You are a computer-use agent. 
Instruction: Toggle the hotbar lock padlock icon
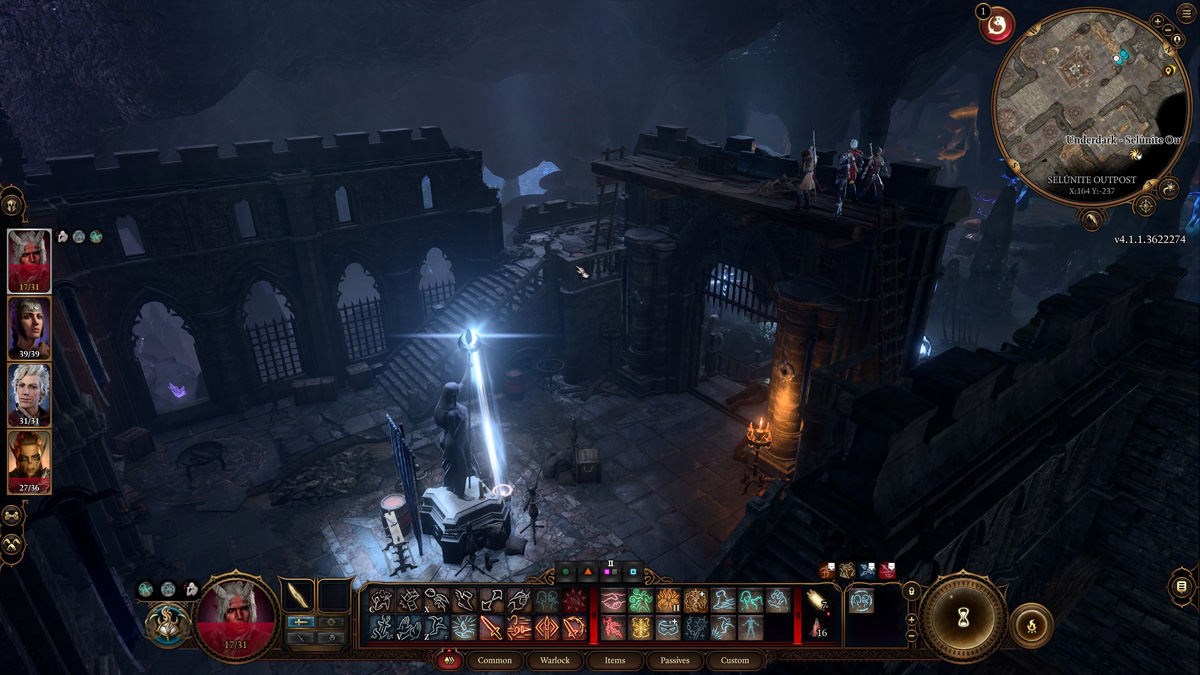pyautogui.click(x=911, y=591)
